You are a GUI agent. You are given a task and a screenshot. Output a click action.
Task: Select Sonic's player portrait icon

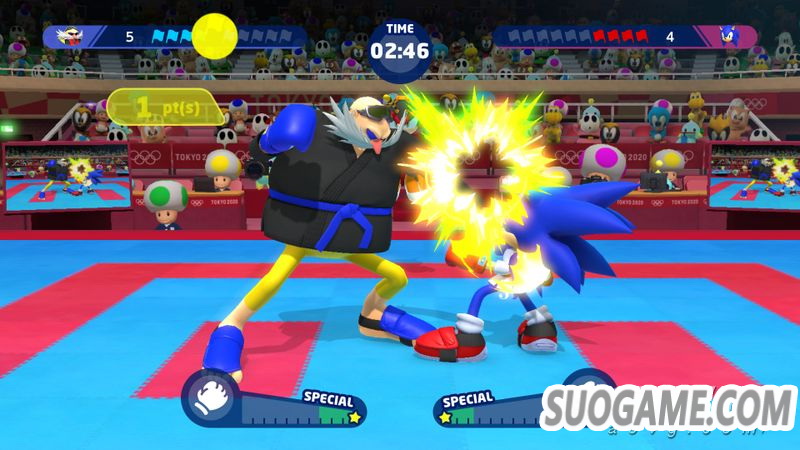733,37
